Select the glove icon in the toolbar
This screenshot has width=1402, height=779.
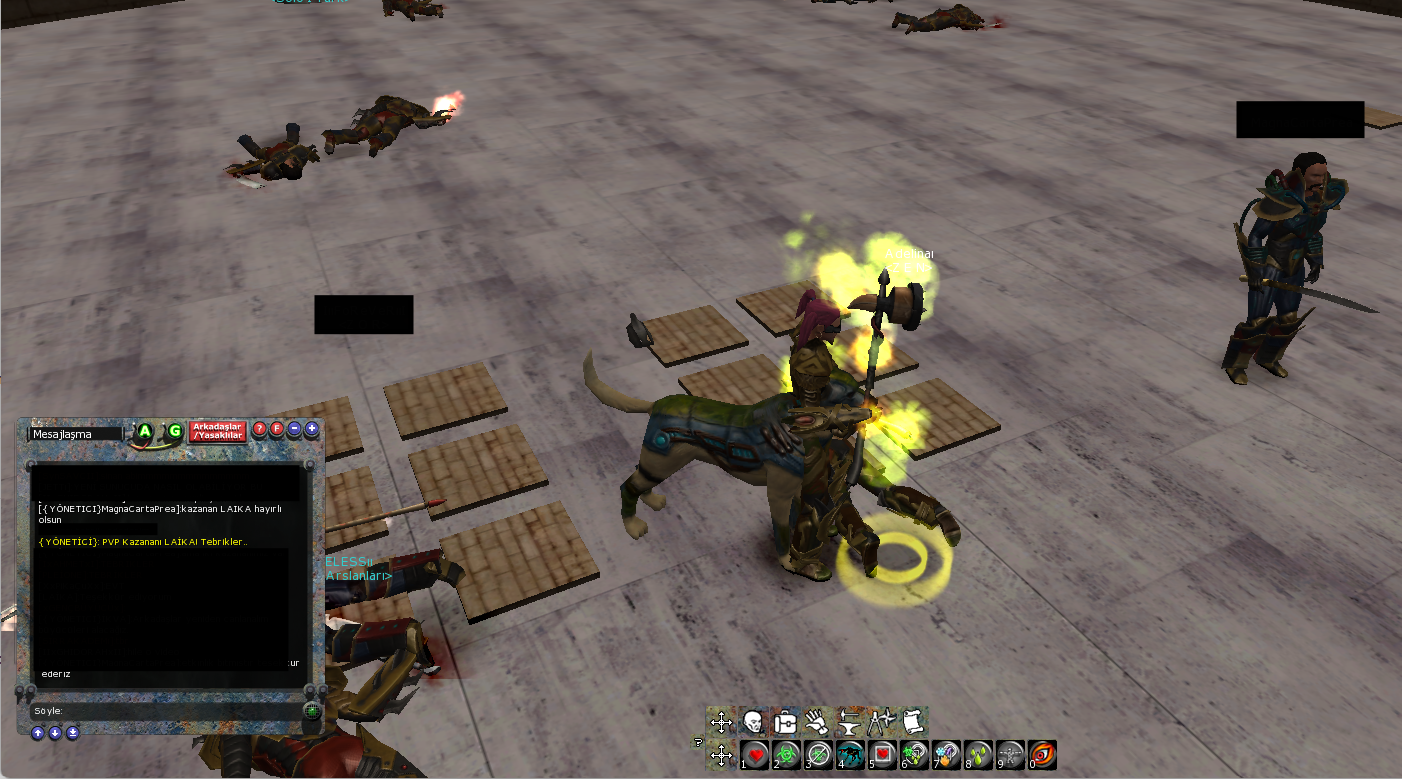tap(816, 722)
